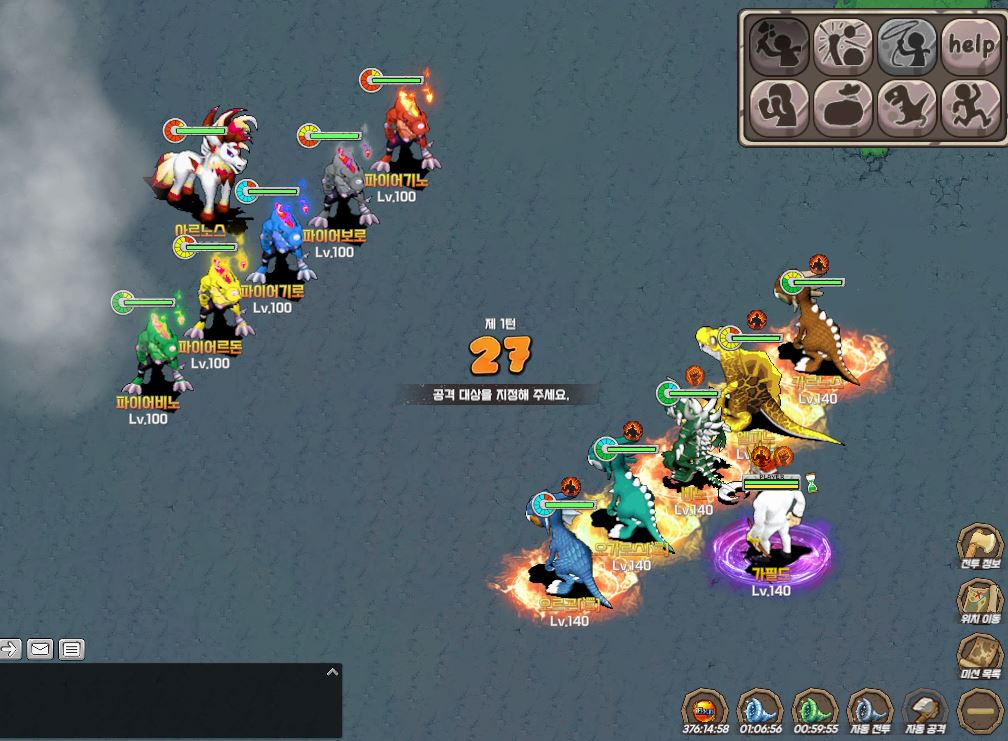This screenshot has width=1008, height=741.
Task: Click the Exp boost timer icon
Action: pos(704,710)
